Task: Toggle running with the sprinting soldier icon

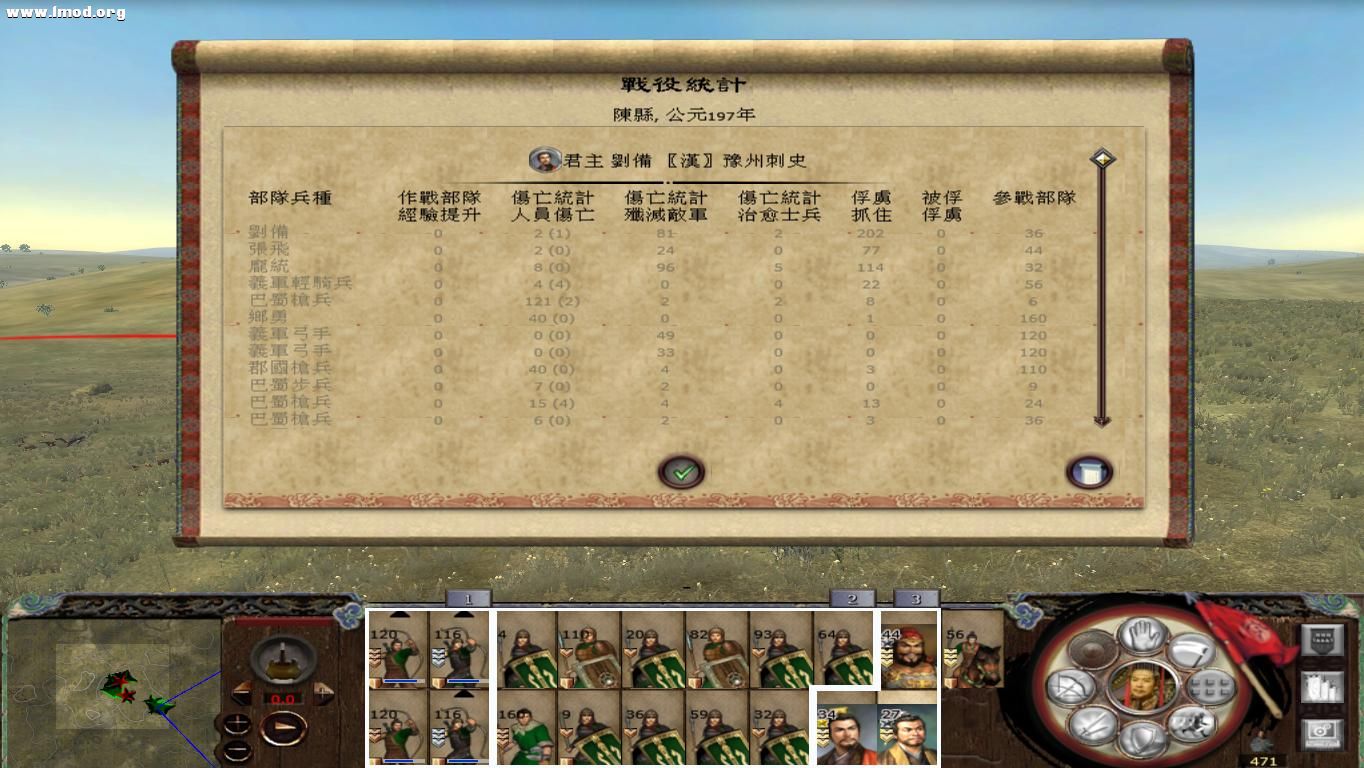Action: pyautogui.click(x=1193, y=724)
